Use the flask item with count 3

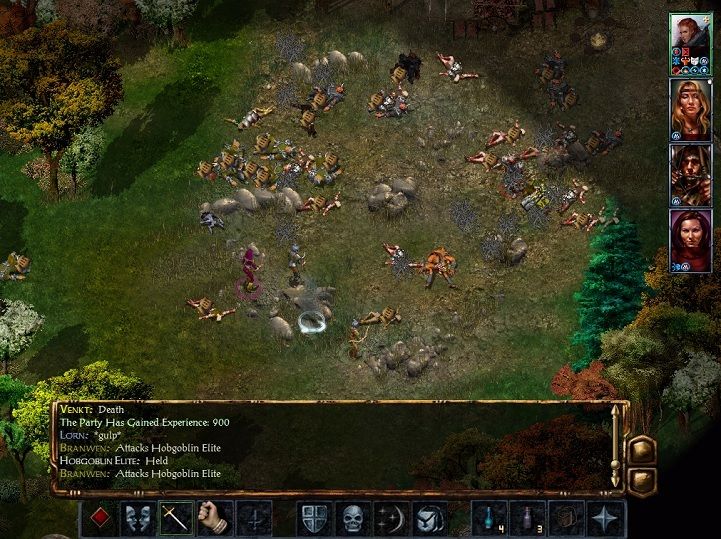coord(529,519)
